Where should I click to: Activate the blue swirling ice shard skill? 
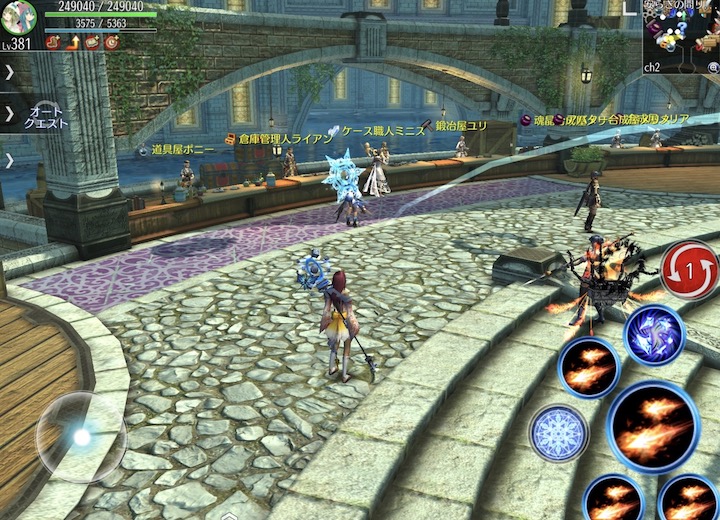coord(654,335)
